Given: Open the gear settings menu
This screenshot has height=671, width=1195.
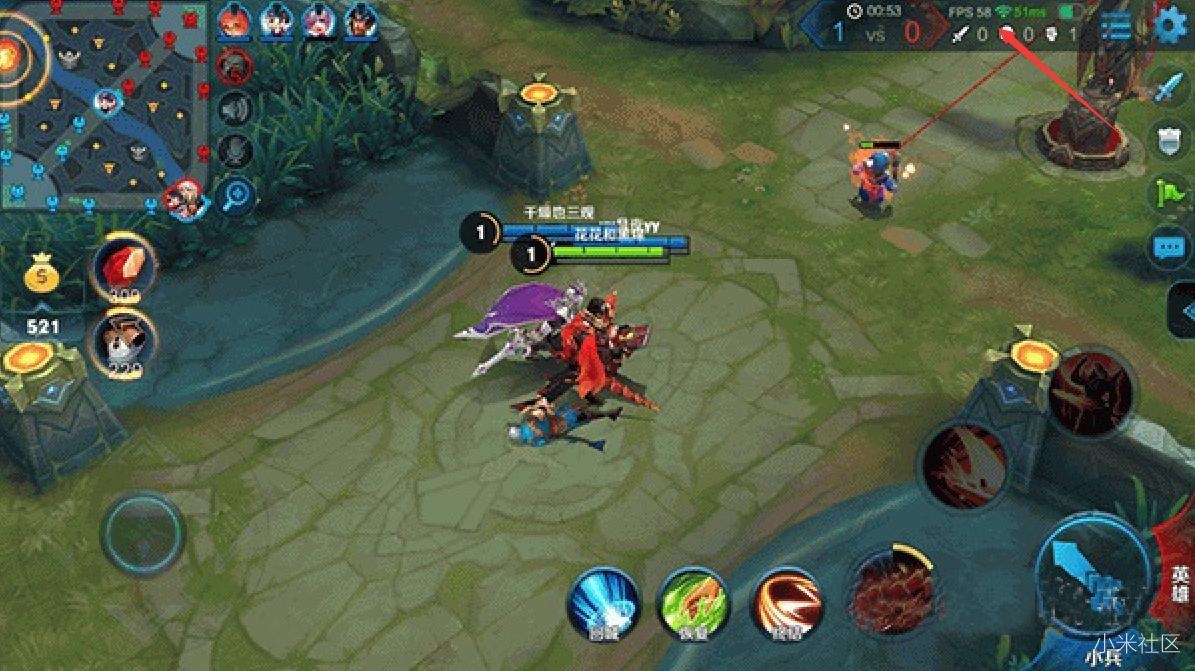Looking at the screenshot, I should pos(1170,26).
